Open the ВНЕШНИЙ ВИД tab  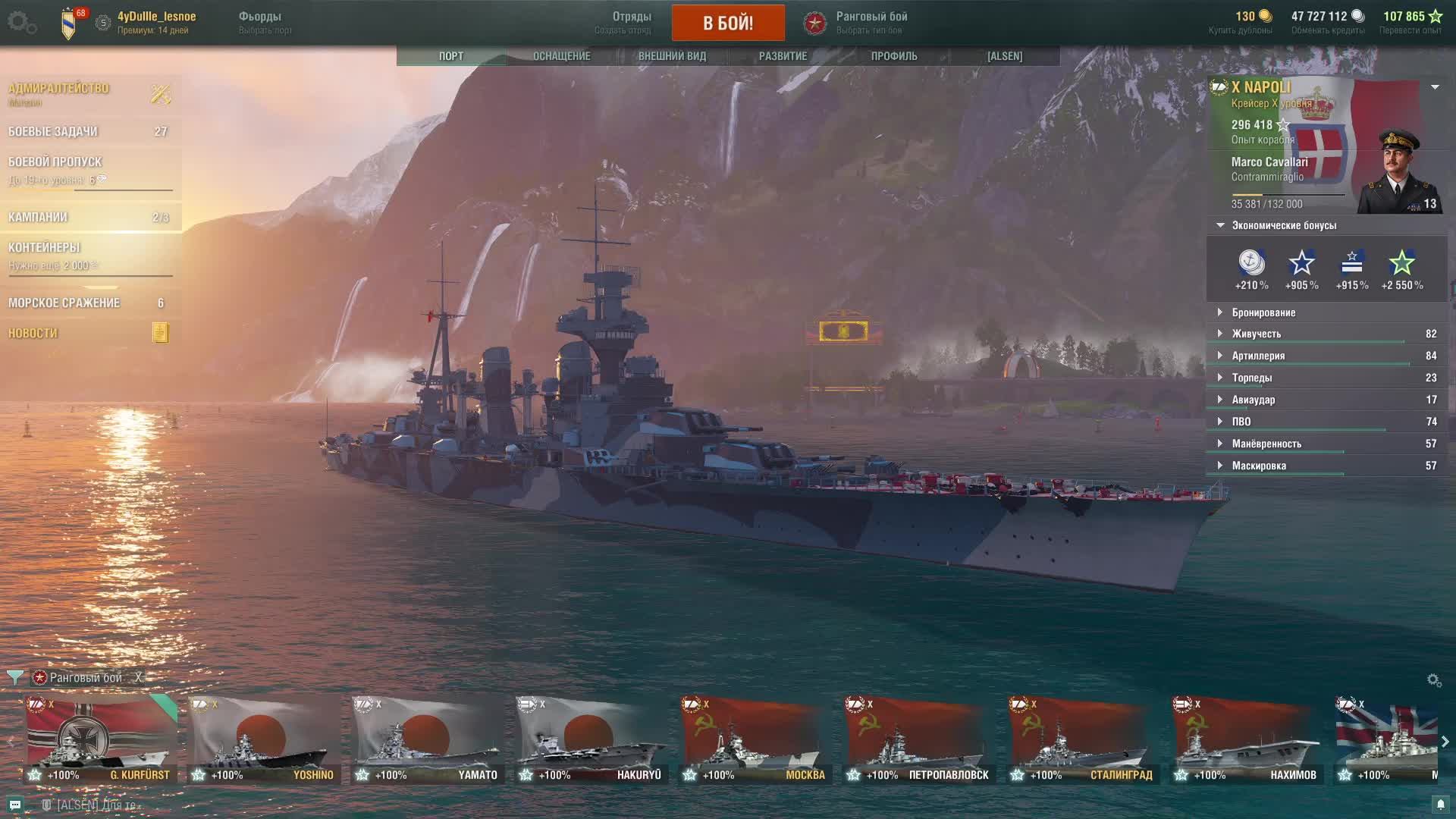672,56
